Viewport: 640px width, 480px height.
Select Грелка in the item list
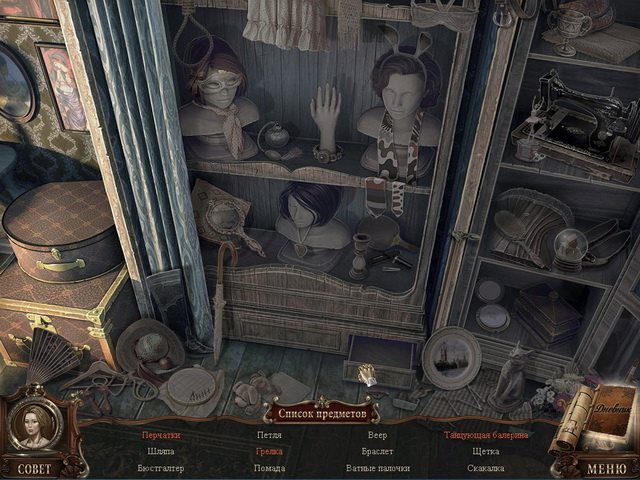tap(269, 452)
